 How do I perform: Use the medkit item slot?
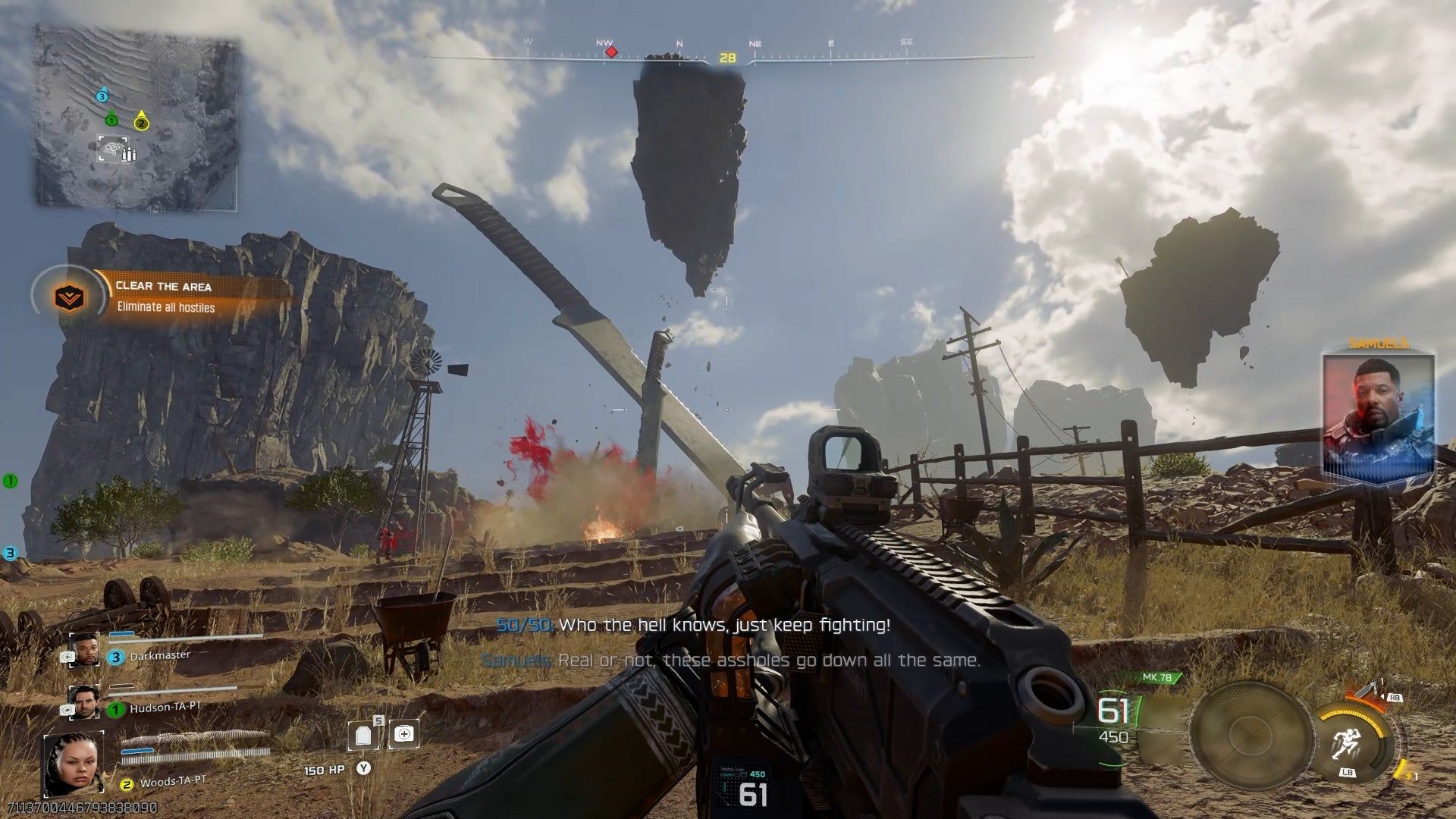[403, 733]
